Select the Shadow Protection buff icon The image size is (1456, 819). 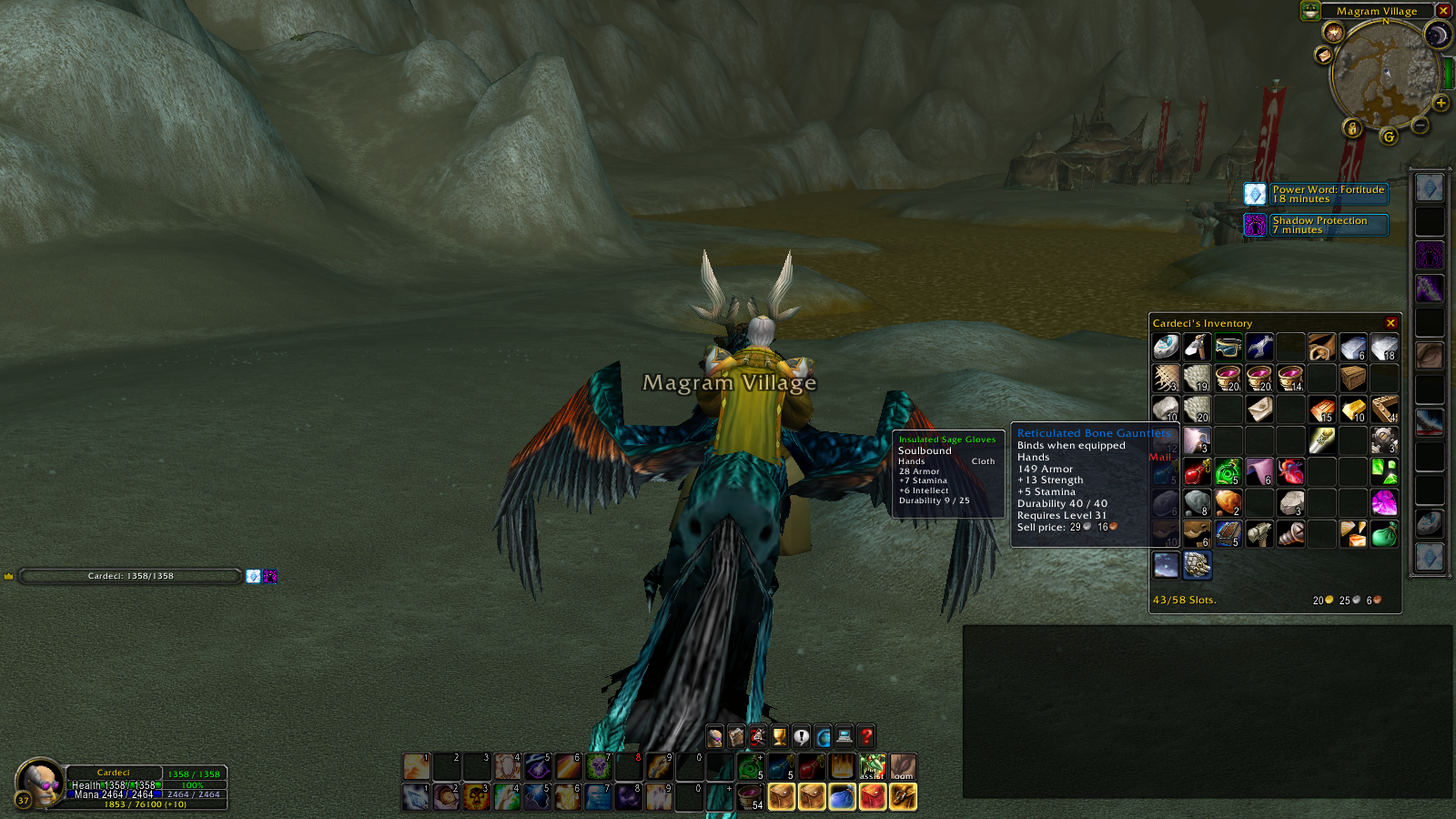(1255, 225)
